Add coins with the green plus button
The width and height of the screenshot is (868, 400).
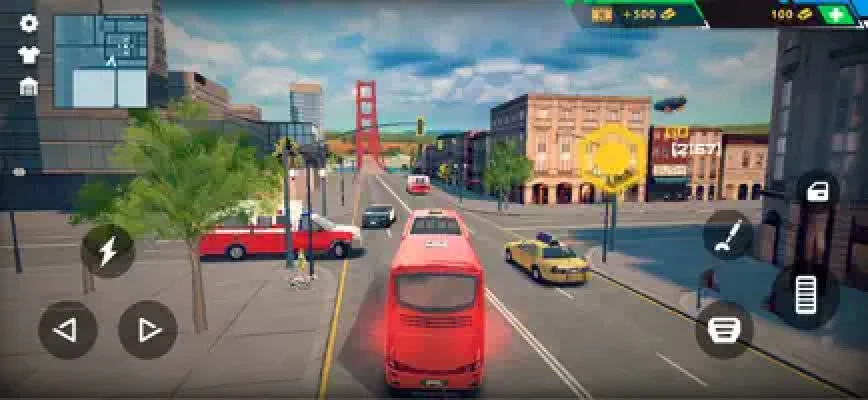point(836,14)
